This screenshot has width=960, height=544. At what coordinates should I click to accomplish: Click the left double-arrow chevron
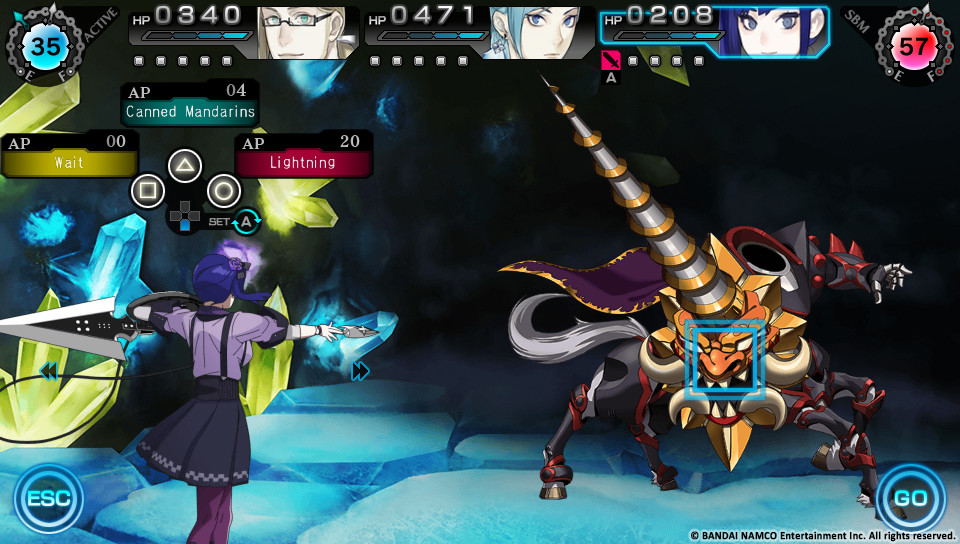(48, 372)
